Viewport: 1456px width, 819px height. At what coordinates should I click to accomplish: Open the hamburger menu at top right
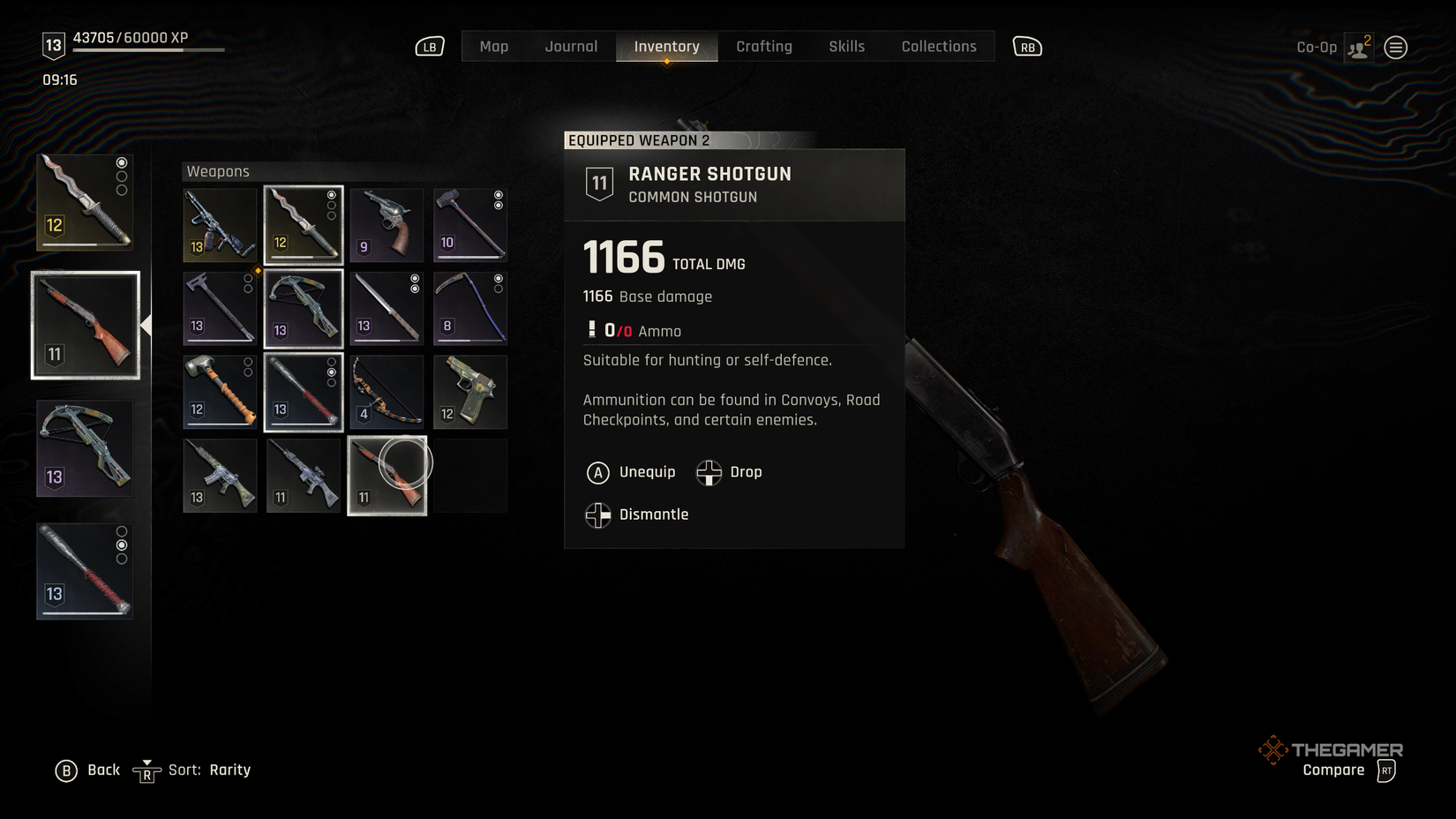click(1395, 47)
